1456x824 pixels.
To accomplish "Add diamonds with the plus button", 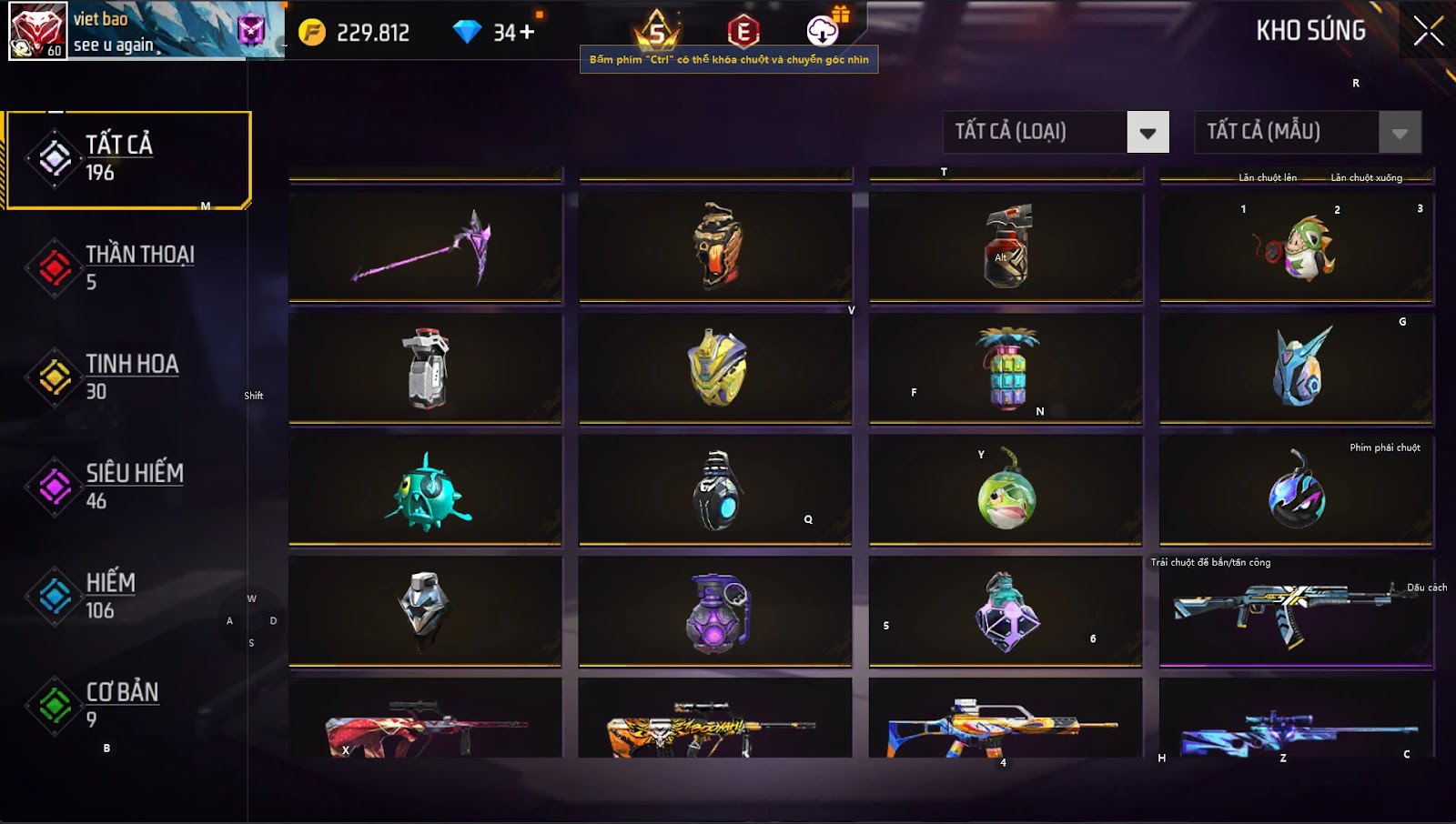I will coord(527,33).
